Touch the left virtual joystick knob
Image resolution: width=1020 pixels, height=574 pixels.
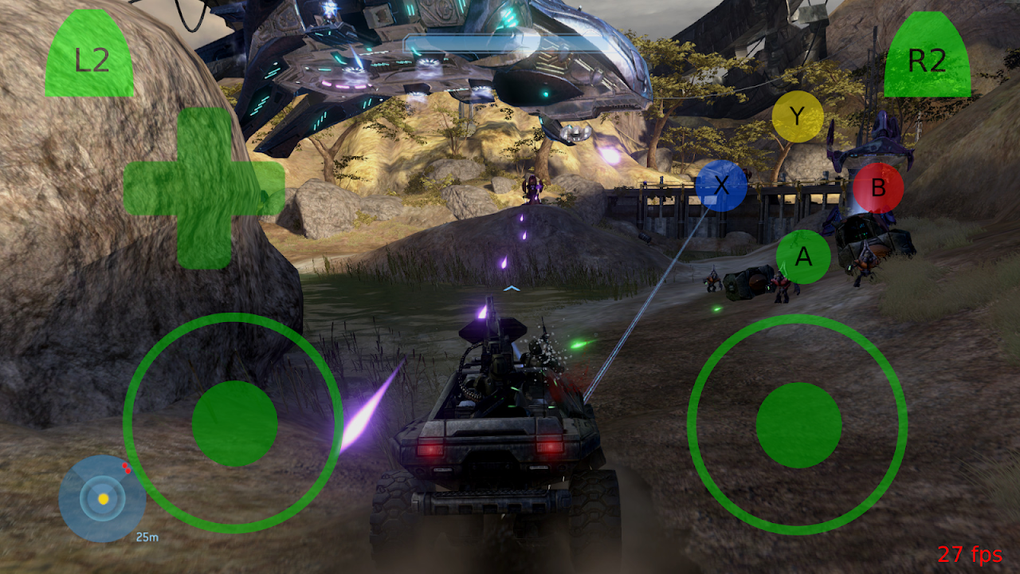point(234,423)
